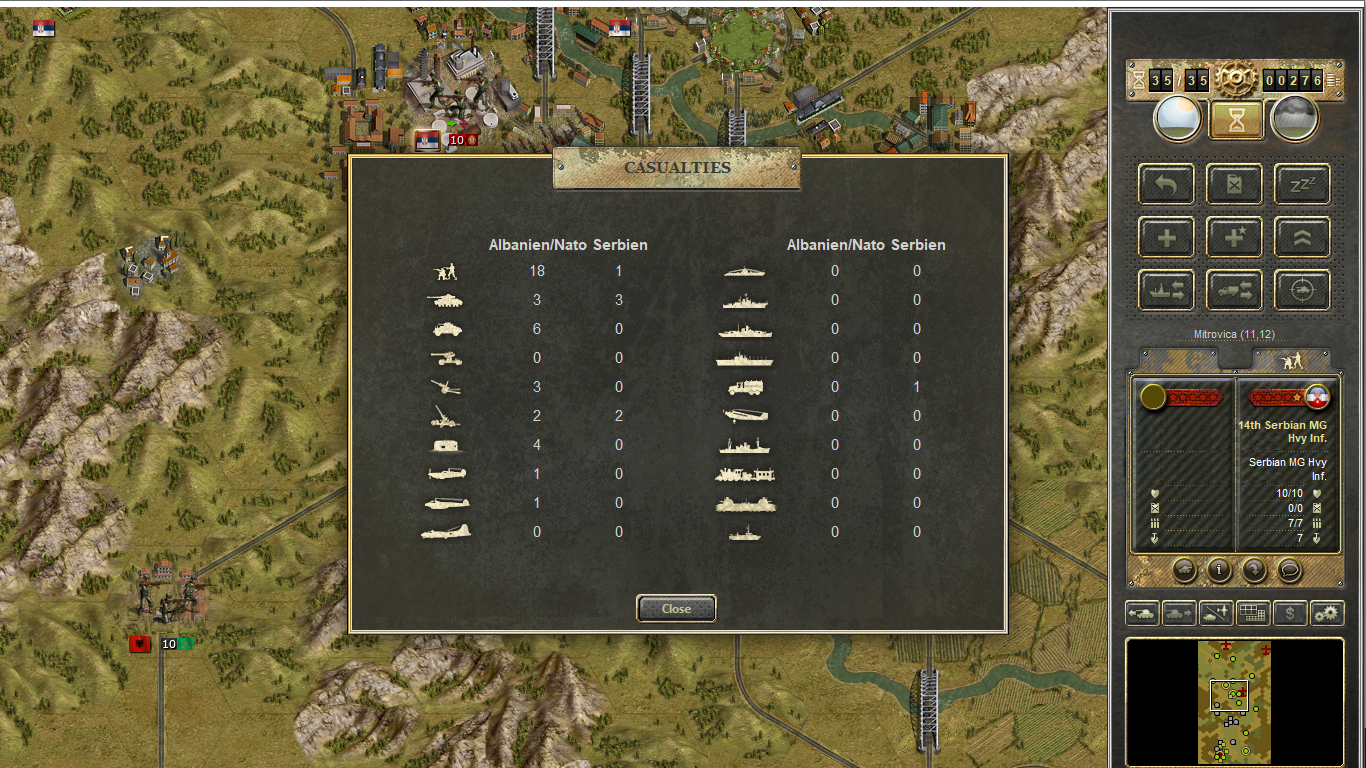Click the curved arrow round button
The height and width of the screenshot is (768, 1366).
(1254, 570)
